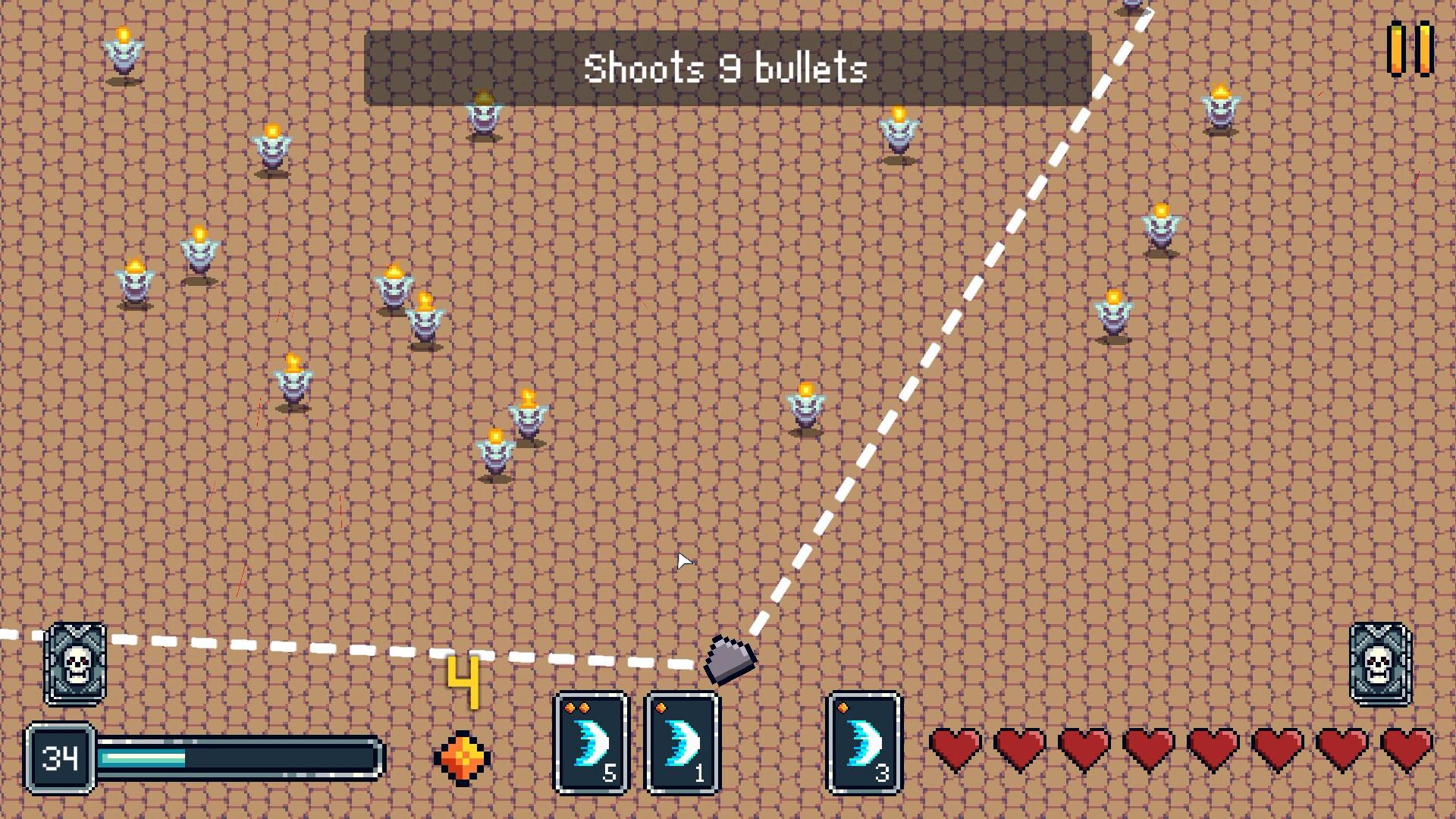The image size is (1456, 819).
Task: Pause the game with the orange bars
Action: [x=1410, y=49]
